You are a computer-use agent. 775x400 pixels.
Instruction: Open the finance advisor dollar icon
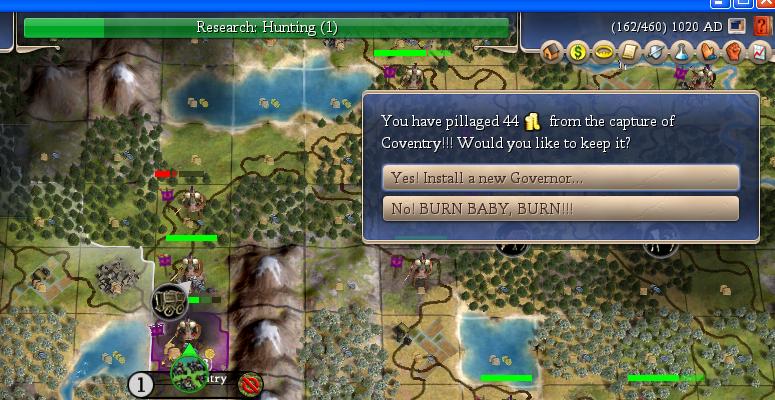click(577, 52)
